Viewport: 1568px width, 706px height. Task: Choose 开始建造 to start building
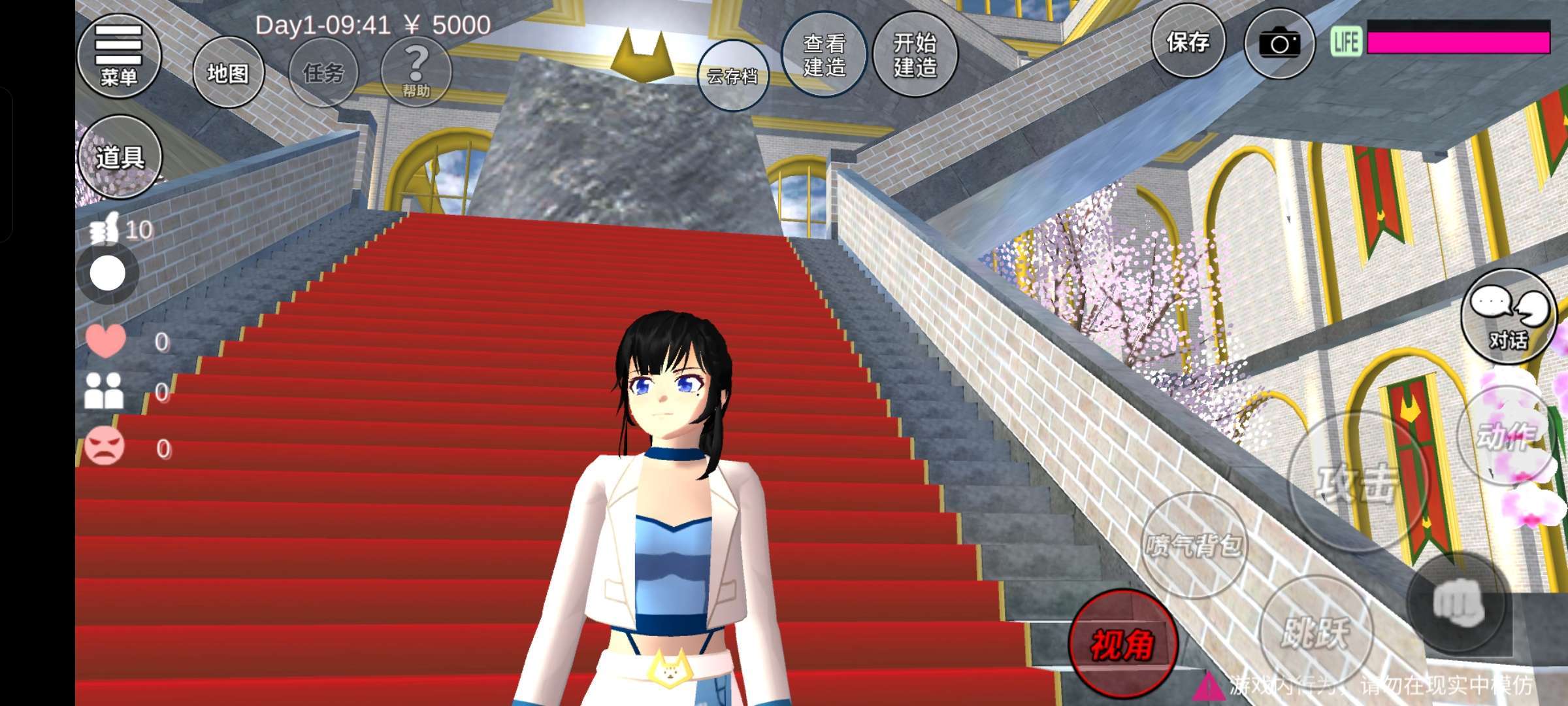[915, 55]
